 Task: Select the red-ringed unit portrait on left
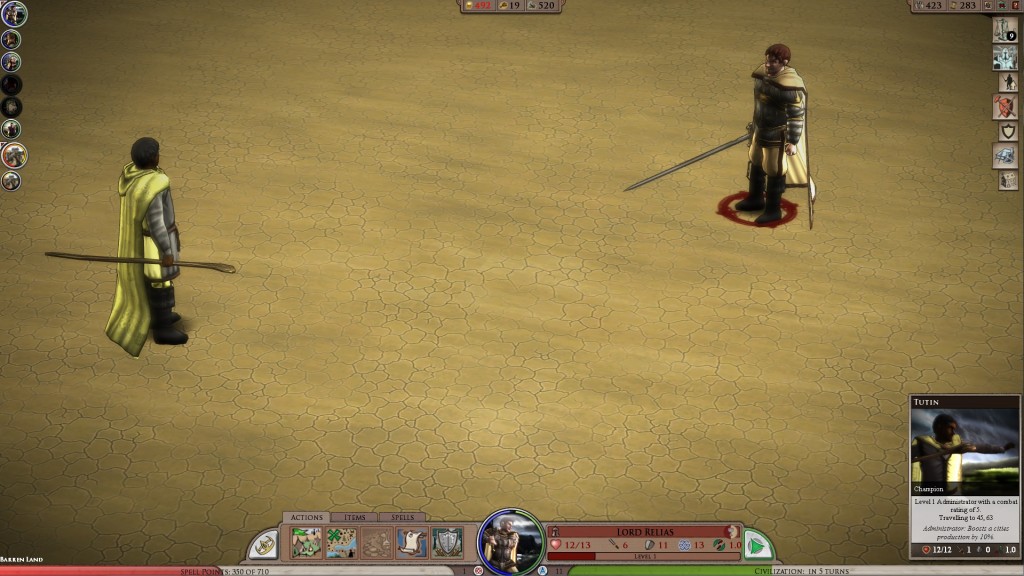pos(13,155)
